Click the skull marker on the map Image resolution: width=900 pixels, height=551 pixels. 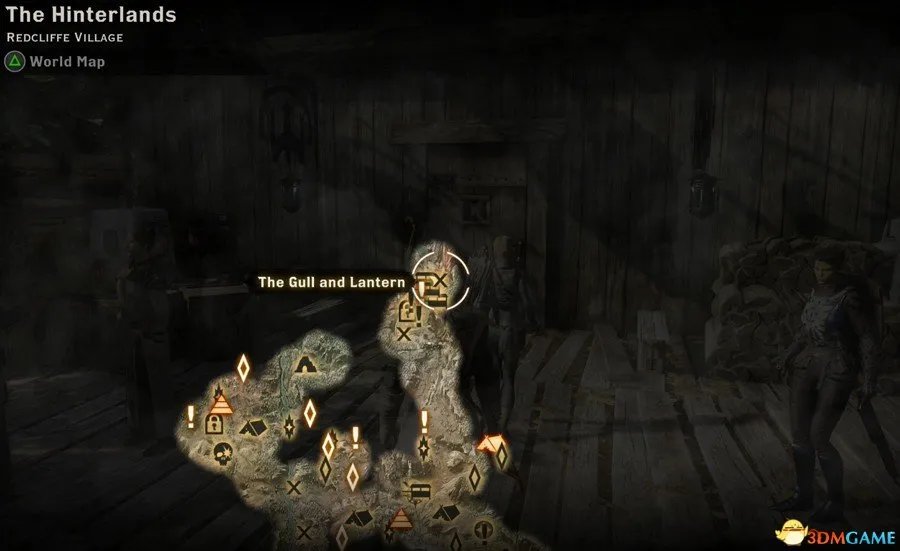pyautogui.click(x=223, y=451)
